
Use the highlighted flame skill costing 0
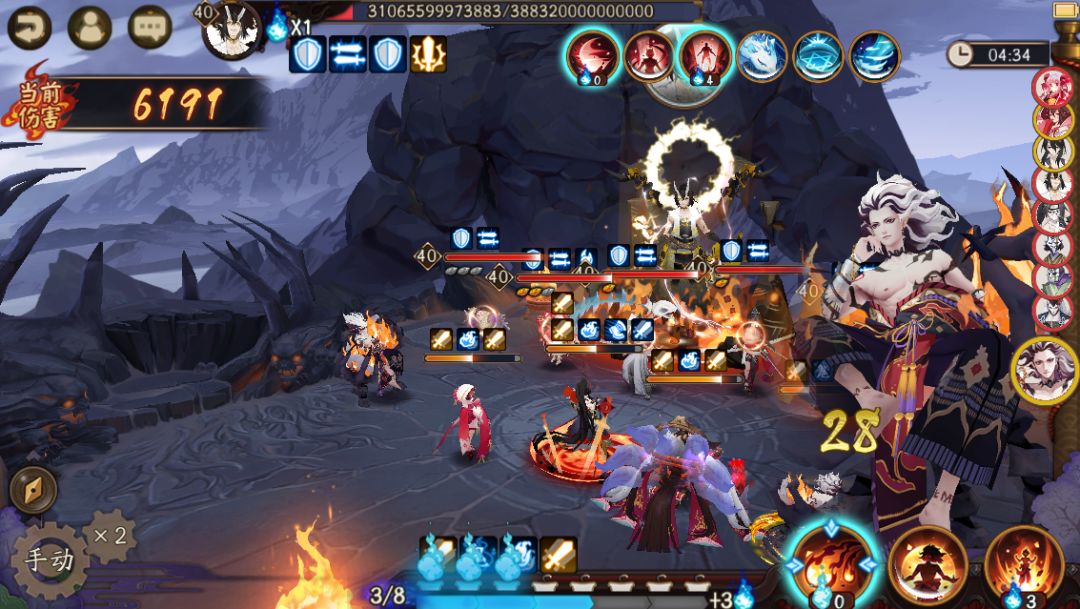coord(831,561)
